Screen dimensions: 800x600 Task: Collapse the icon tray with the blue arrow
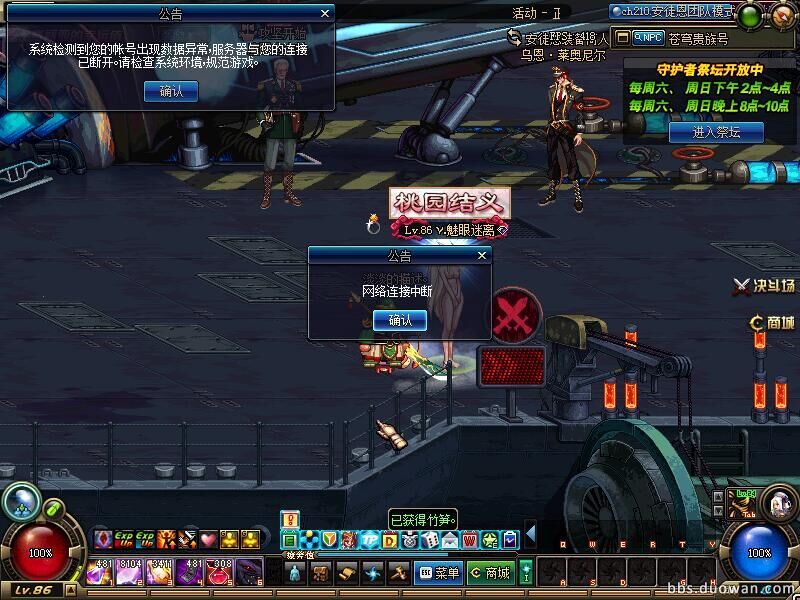tap(531, 533)
